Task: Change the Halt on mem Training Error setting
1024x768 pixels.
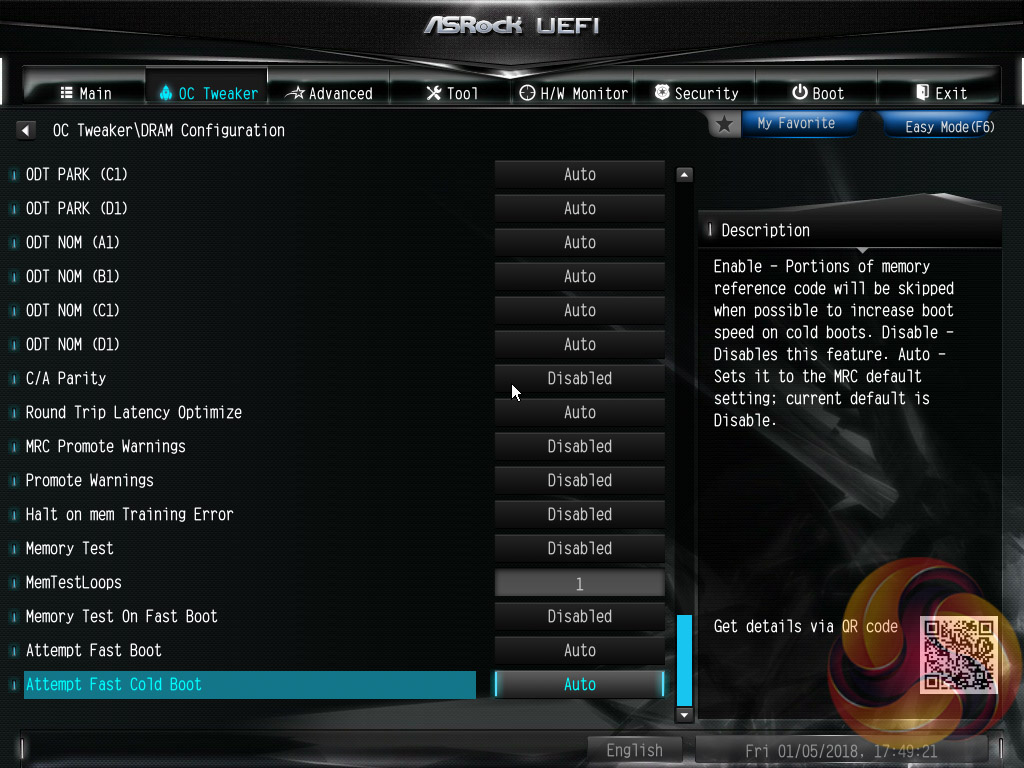Action: (x=579, y=515)
